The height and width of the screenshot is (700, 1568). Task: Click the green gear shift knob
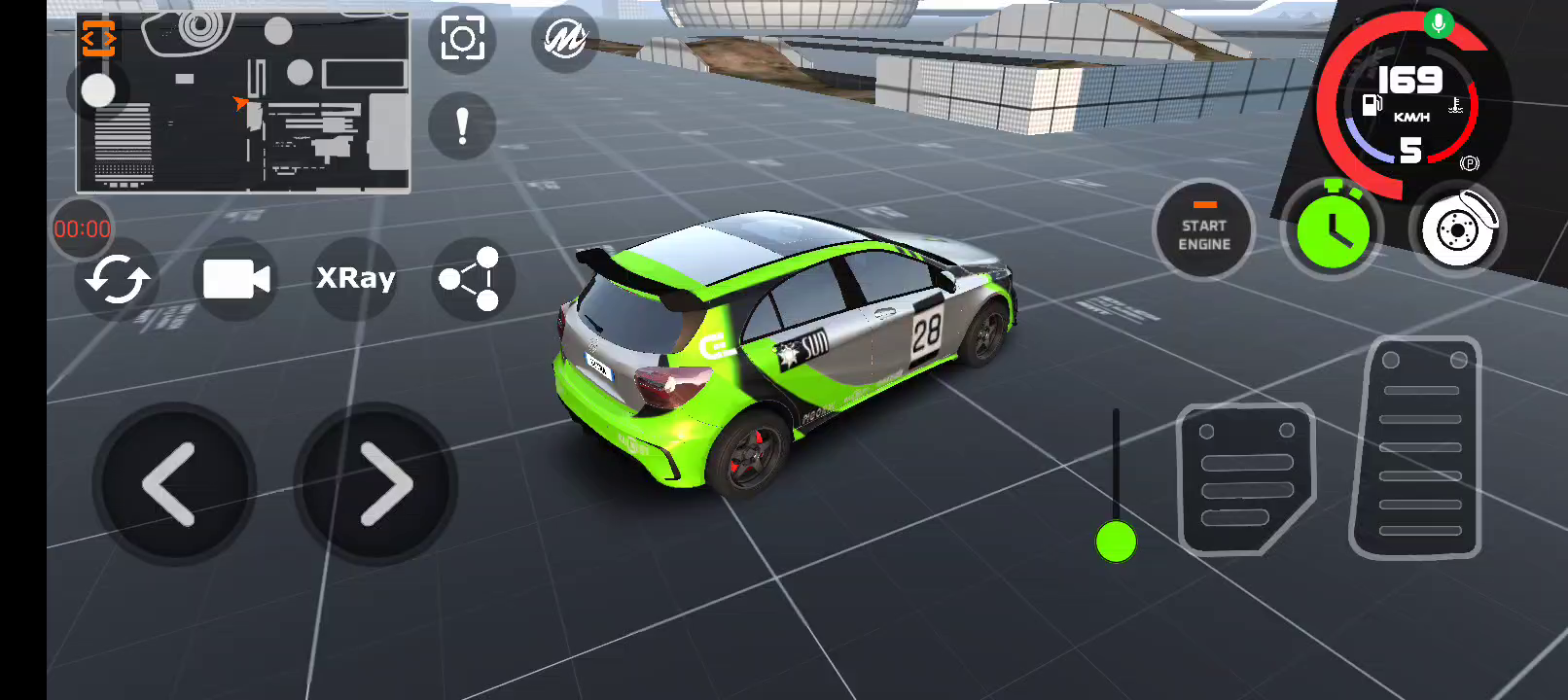click(x=1116, y=542)
